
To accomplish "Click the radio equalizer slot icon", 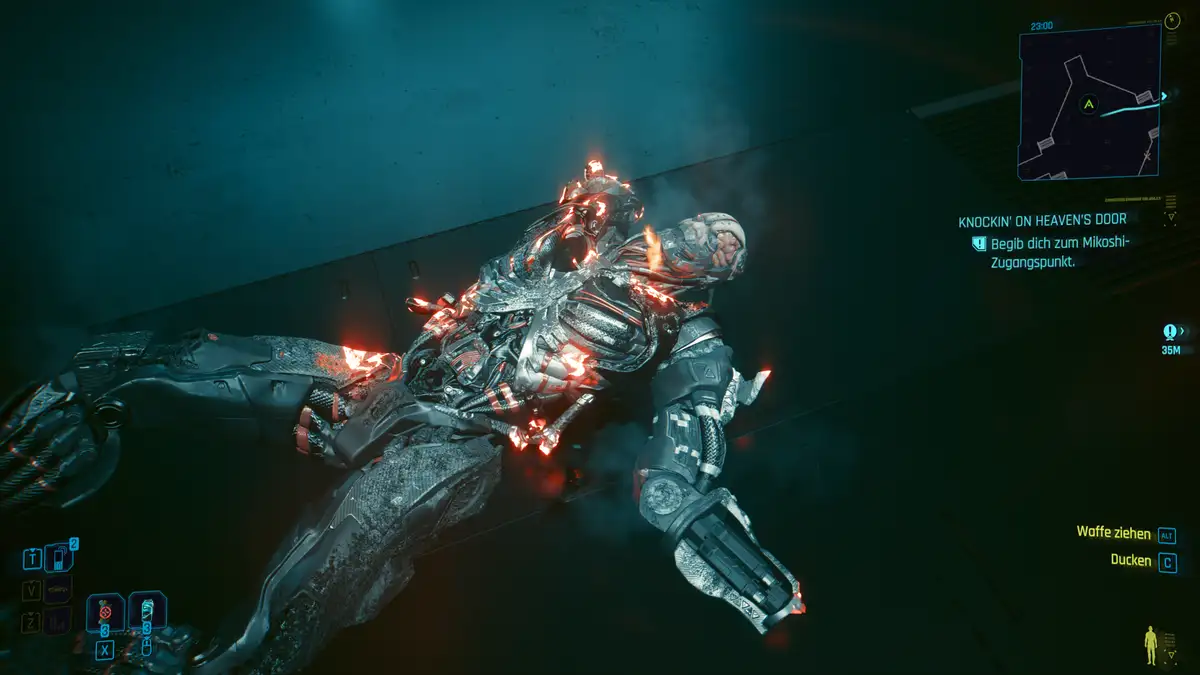I will click(x=59, y=621).
